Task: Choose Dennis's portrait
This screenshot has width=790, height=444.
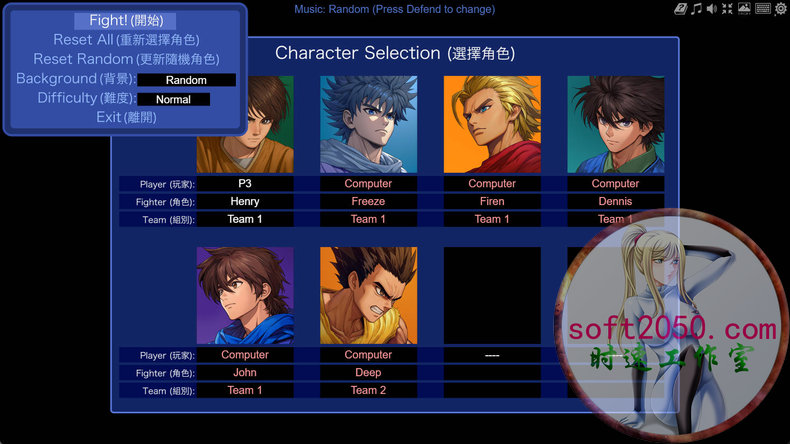Action: (615, 124)
